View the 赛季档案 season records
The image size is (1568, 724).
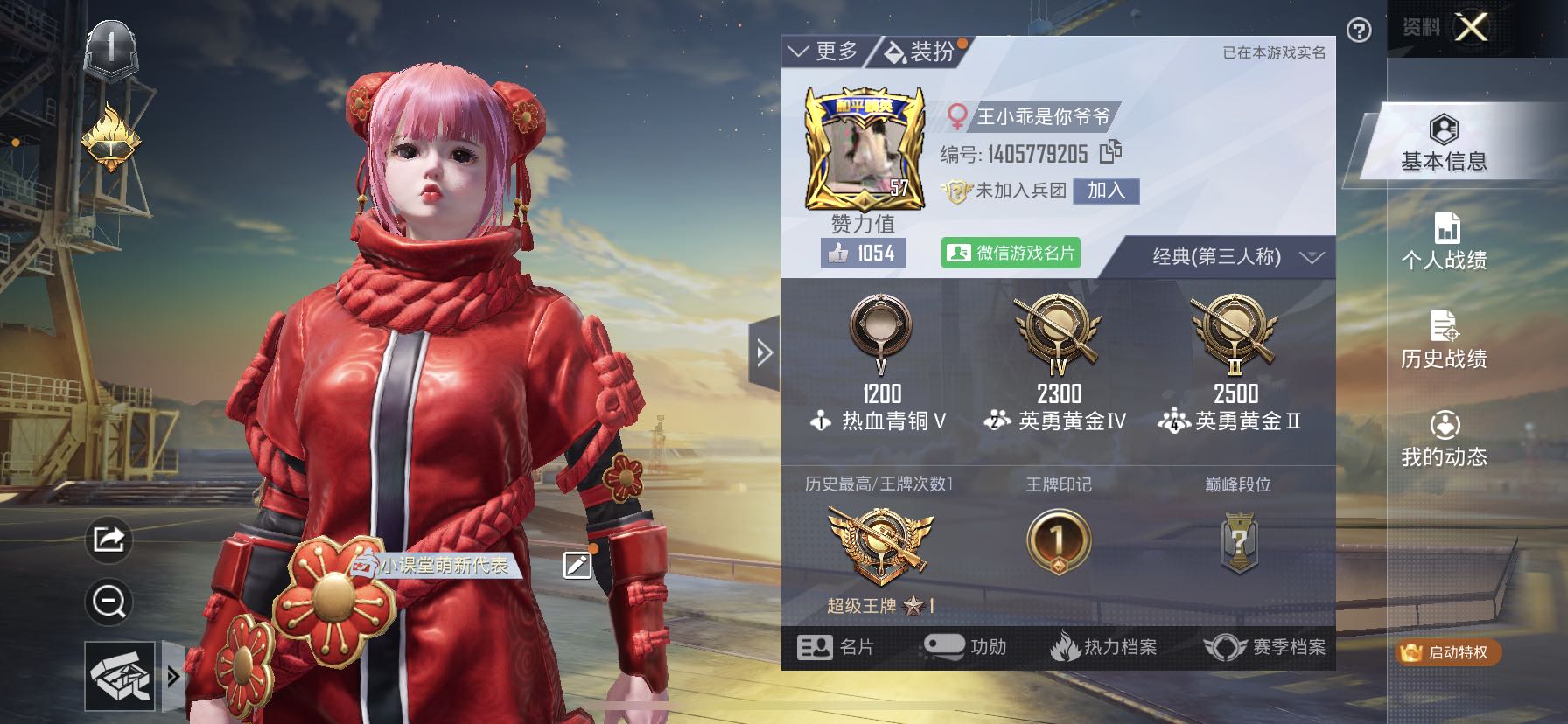coord(1264,647)
